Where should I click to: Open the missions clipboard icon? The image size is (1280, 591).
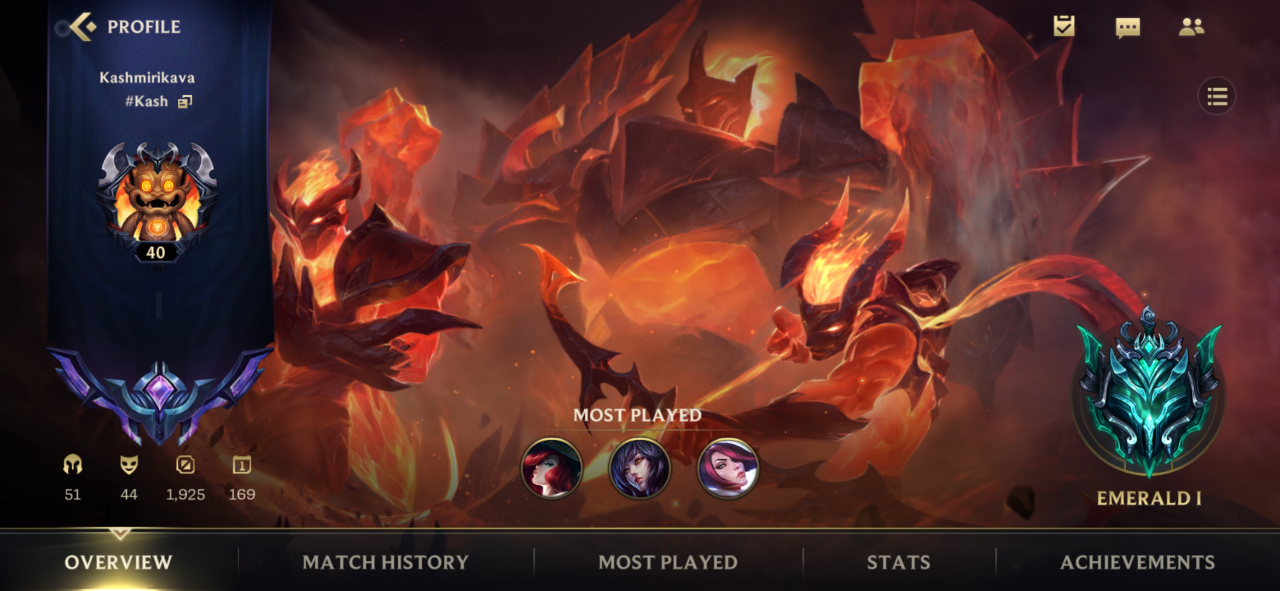1064,27
